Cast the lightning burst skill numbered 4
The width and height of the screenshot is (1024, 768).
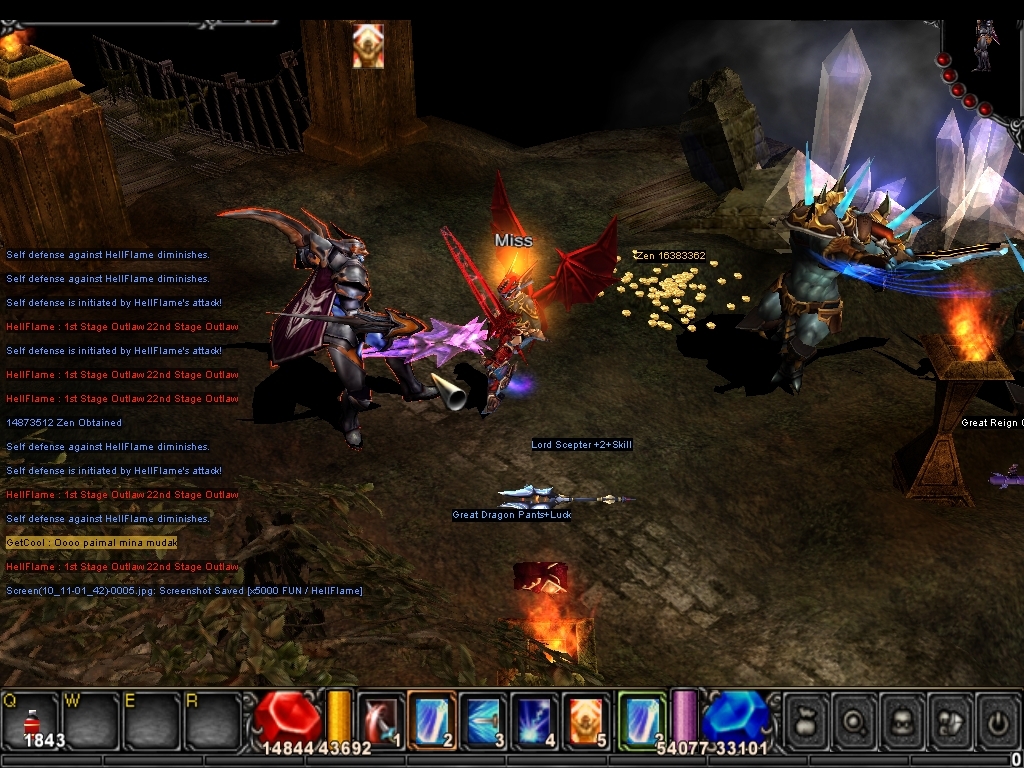[x=535, y=719]
